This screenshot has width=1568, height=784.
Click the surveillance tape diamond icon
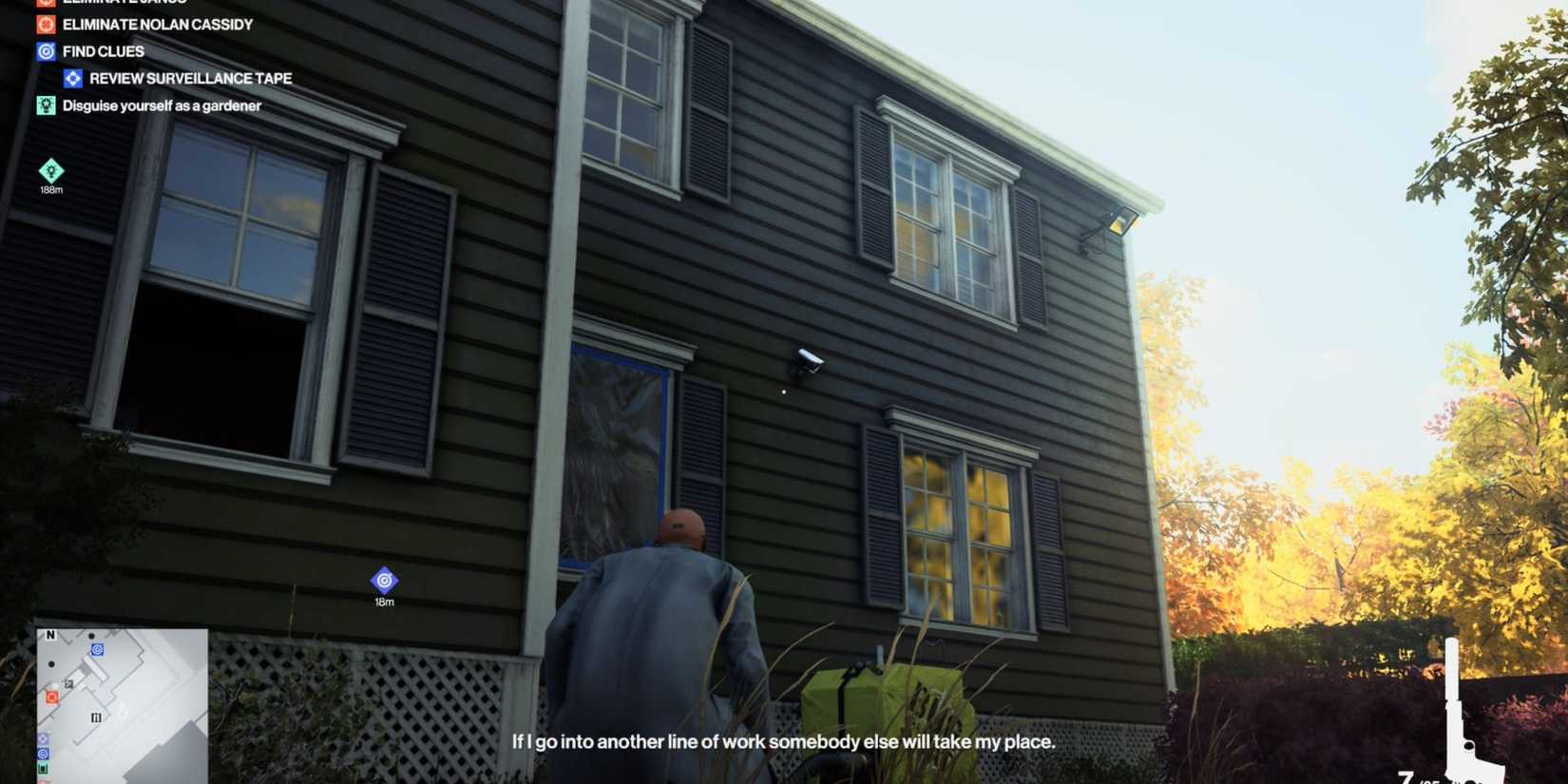click(x=73, y=78)
